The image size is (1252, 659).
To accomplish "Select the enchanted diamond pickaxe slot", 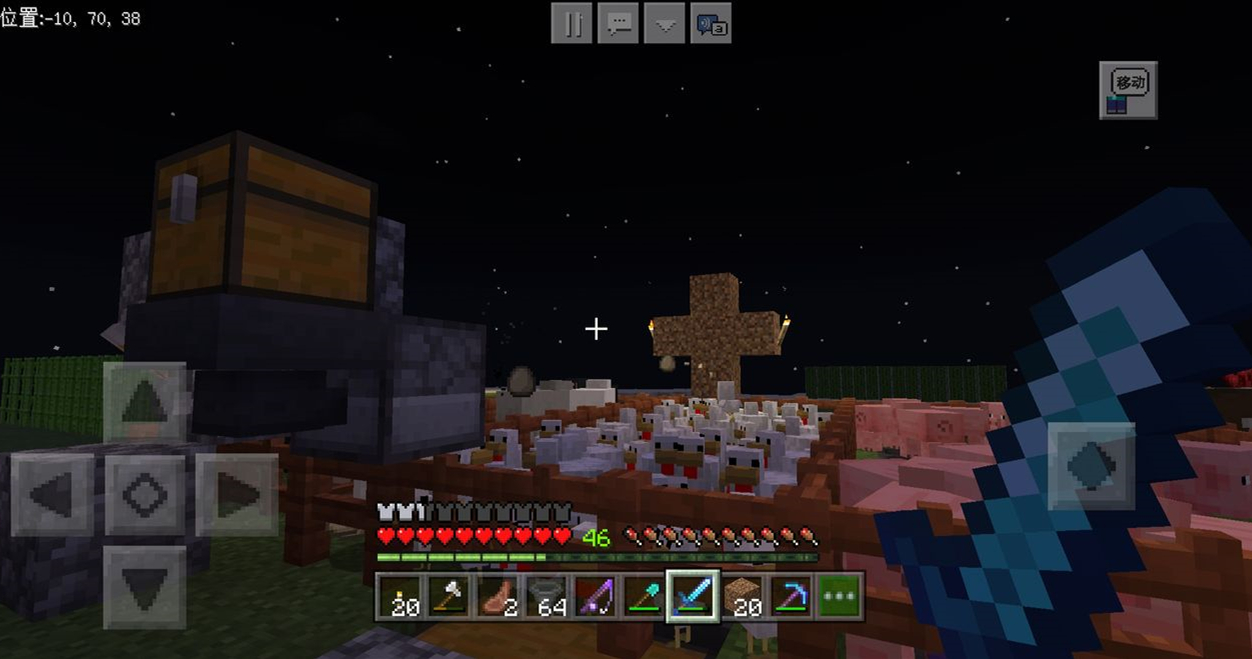I will [792, 596].
